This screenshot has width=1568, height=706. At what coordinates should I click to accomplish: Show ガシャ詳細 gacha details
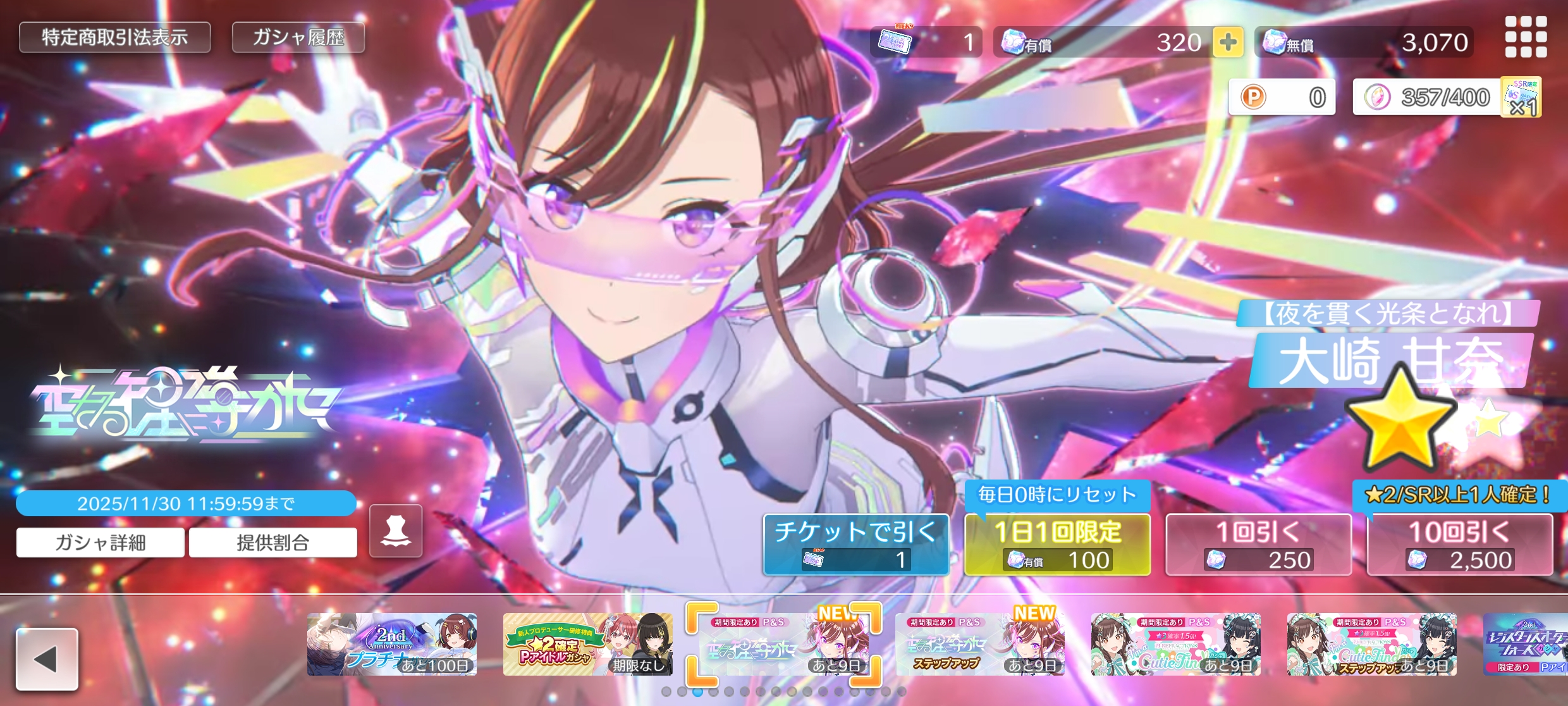[101, 543]
